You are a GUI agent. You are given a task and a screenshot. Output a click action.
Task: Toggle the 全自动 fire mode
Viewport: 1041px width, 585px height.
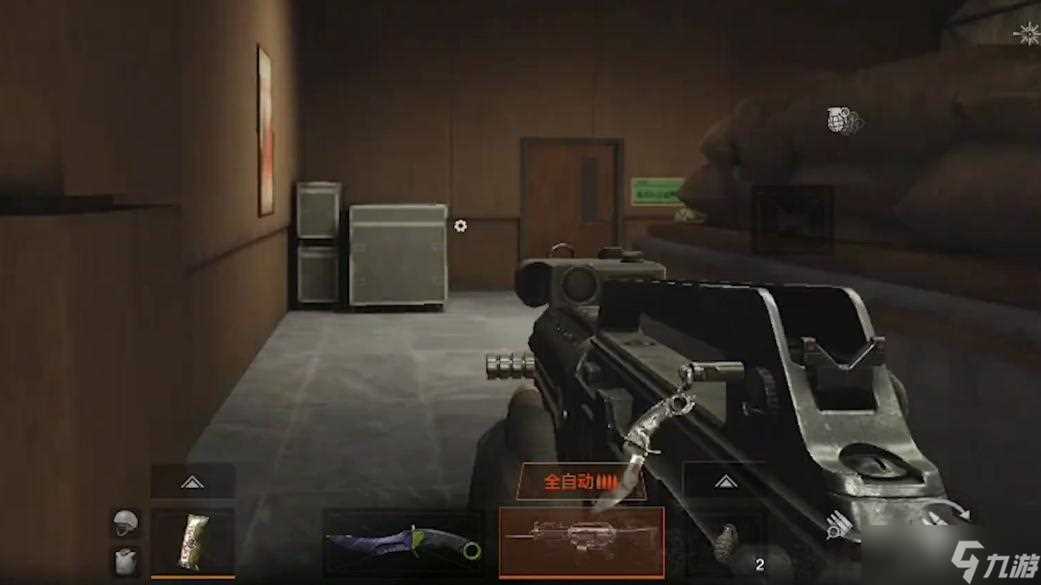(x=581, y=481)
